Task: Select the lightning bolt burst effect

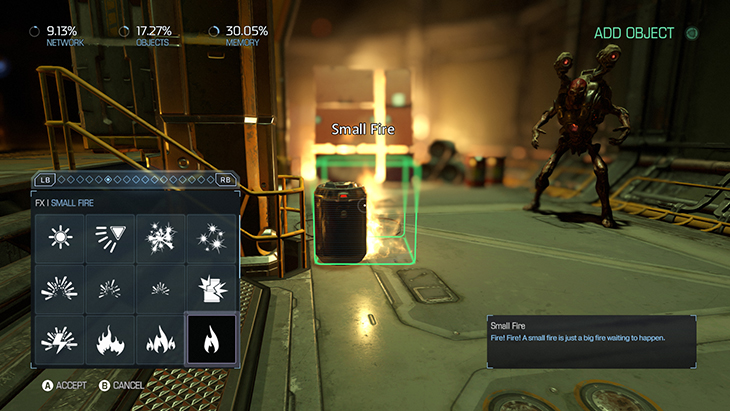Action: (62, 340)
